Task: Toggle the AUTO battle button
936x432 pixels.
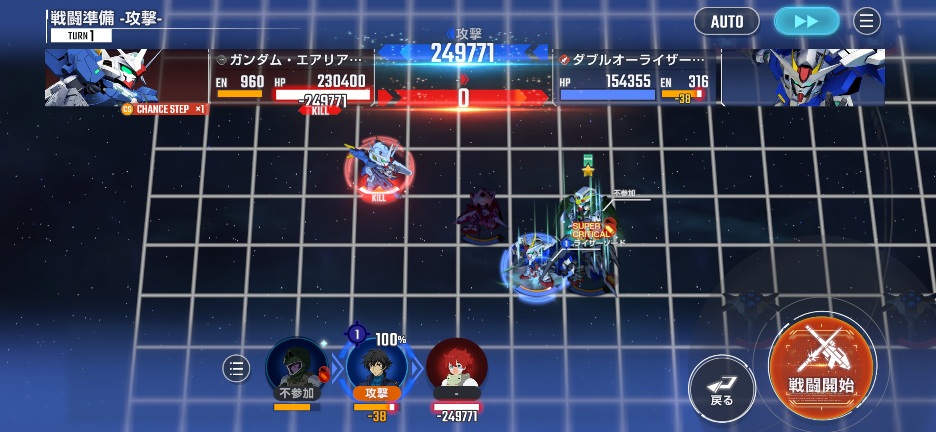Action: click(727, 21)
